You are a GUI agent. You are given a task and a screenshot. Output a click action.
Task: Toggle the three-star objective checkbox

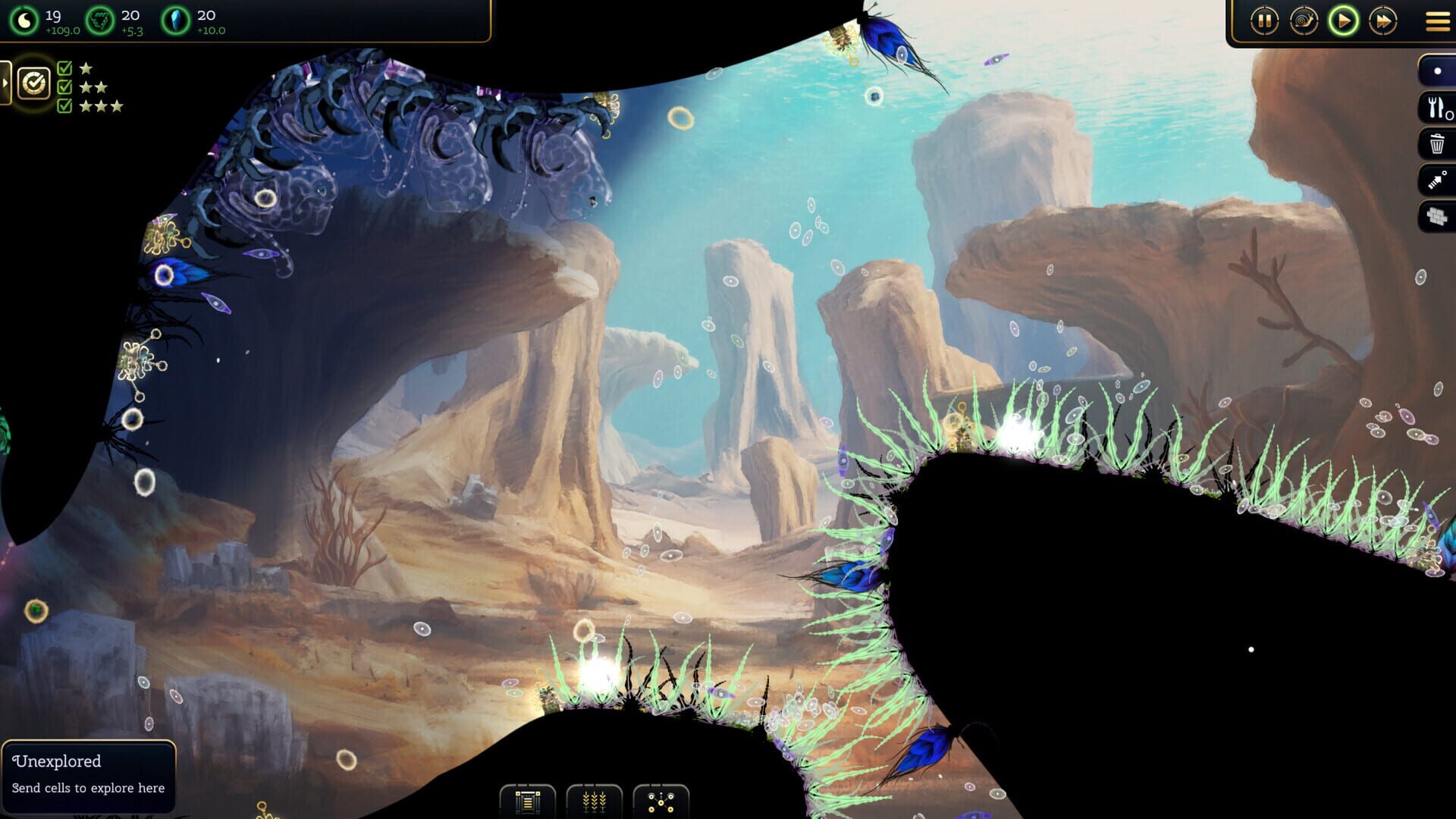pos(64,105)
